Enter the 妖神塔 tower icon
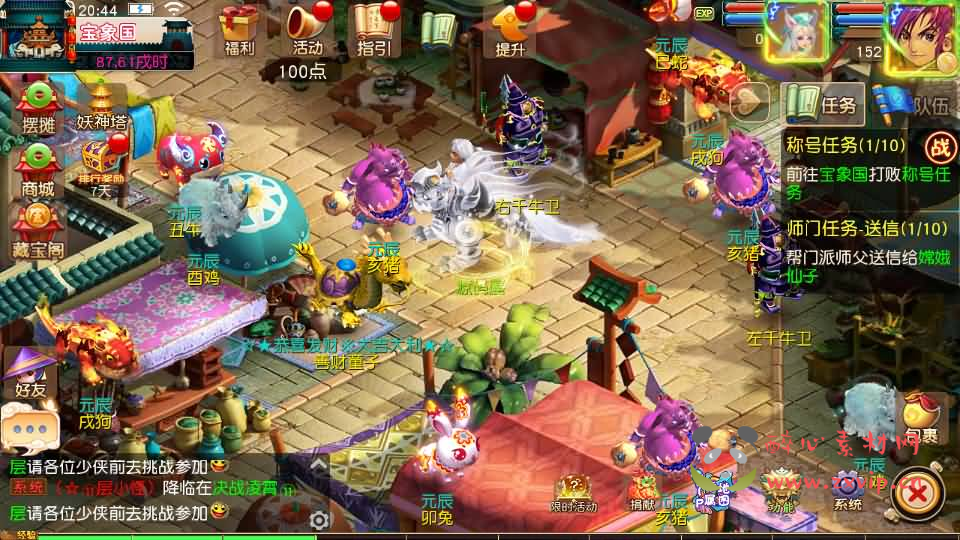The height and width of the screenshot is (540, 960). point(102,105)
